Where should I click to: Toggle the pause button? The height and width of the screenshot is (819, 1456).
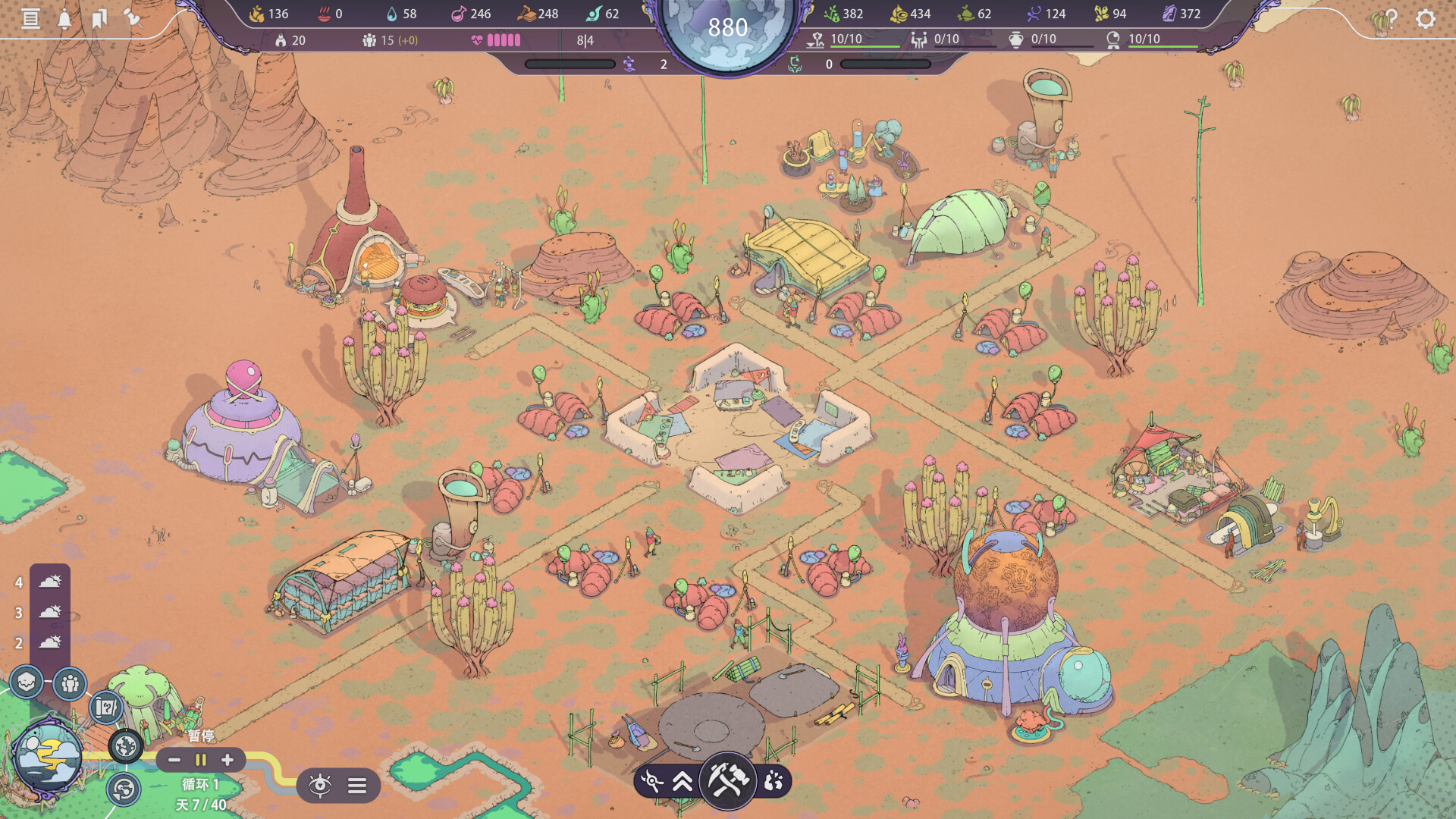coord(201,760)
